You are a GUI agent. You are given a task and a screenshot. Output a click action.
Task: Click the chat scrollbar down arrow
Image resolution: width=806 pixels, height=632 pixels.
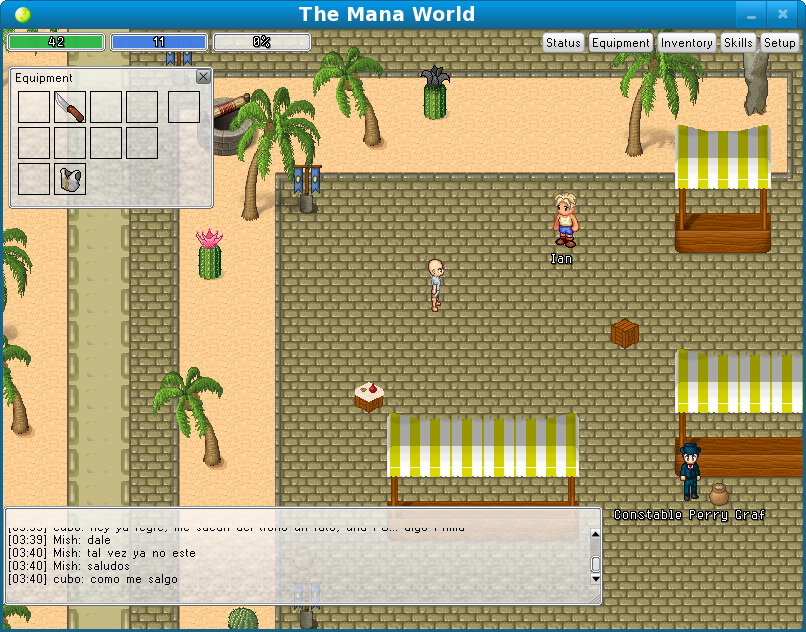[x=595, y=579]
